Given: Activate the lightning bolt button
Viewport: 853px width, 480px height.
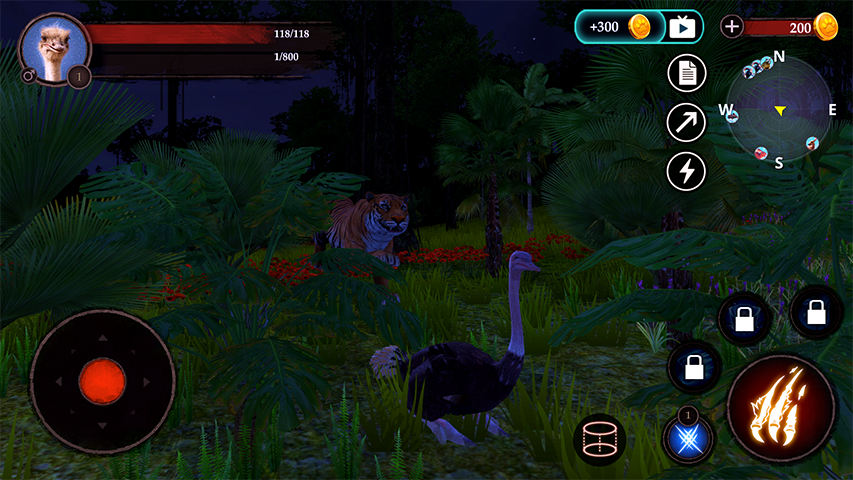Looking at the screenshot, I should 686,171.
